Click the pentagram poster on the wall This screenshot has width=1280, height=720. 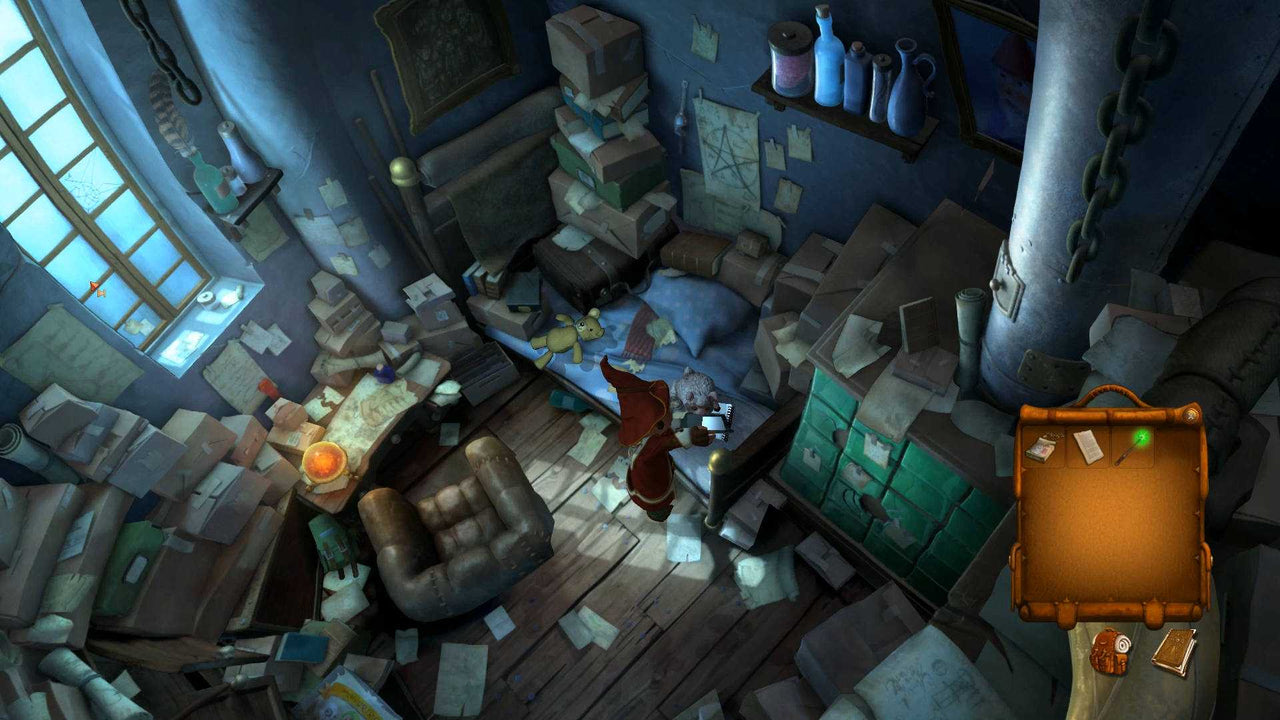(730, 155)
